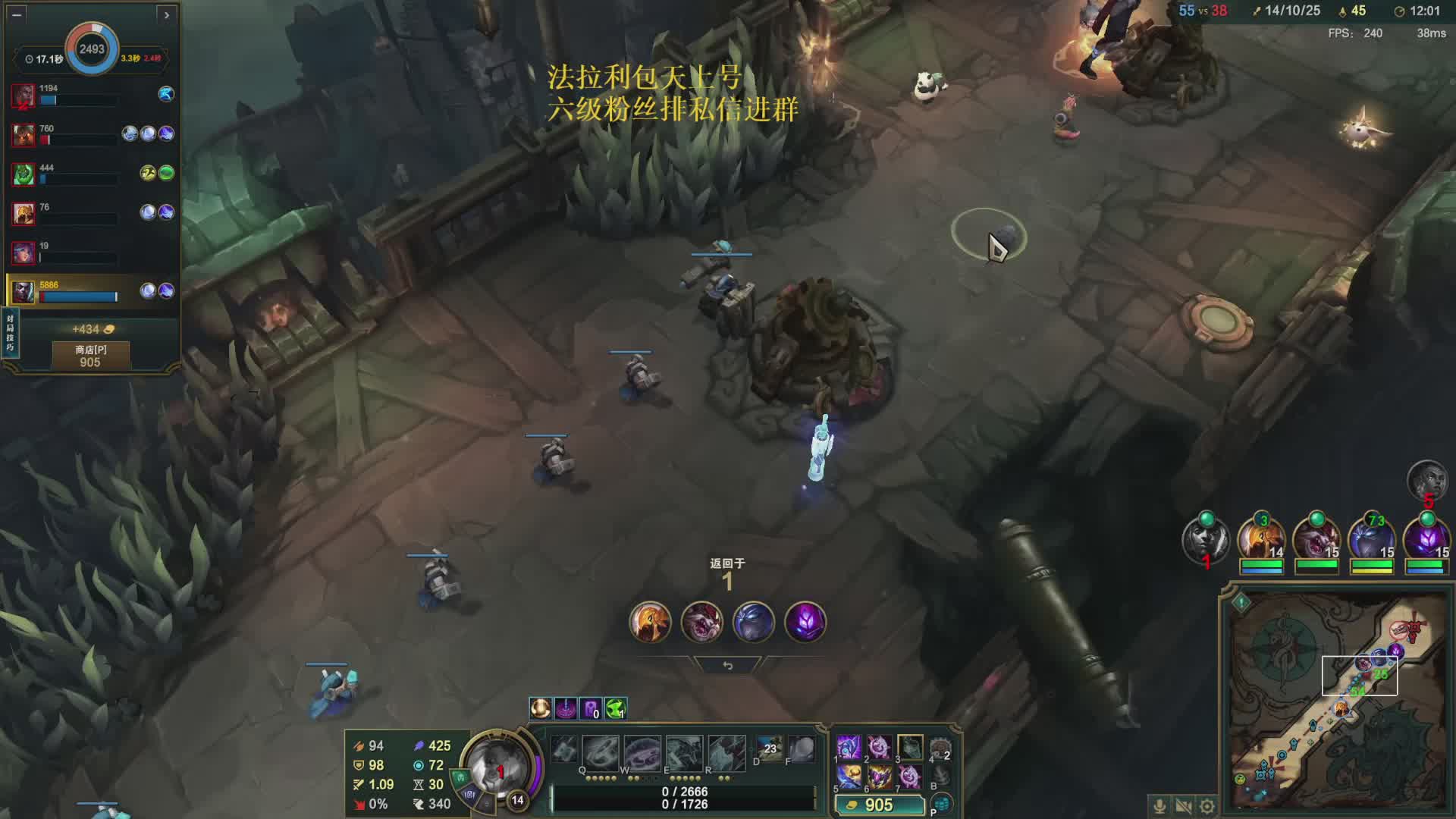The width and height of the screenshot is (1456, 819).
Task: Select the 1194 damage row in recap
Action: [x=93, y=94]
